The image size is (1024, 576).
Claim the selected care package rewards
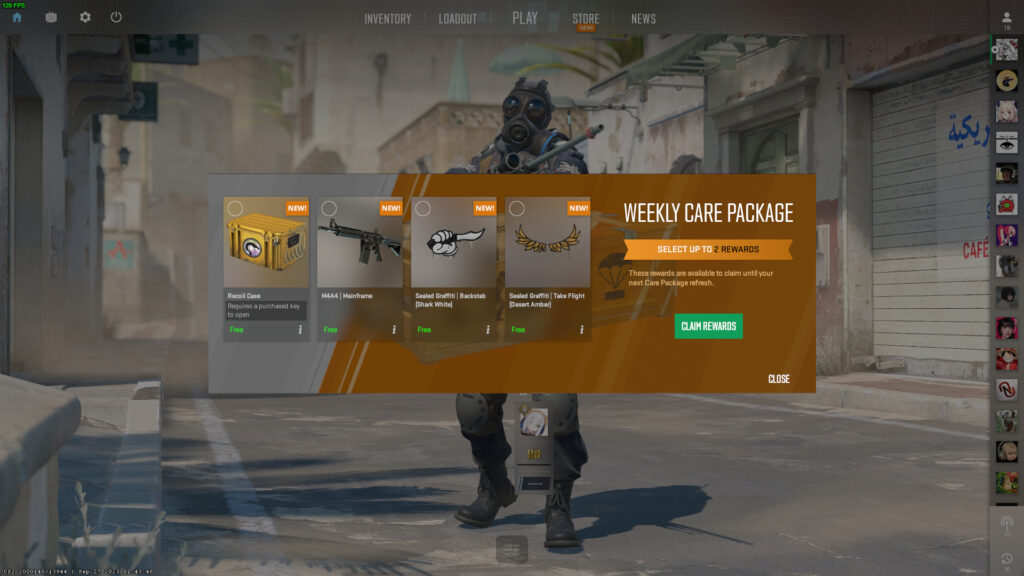tap(708, 327)
